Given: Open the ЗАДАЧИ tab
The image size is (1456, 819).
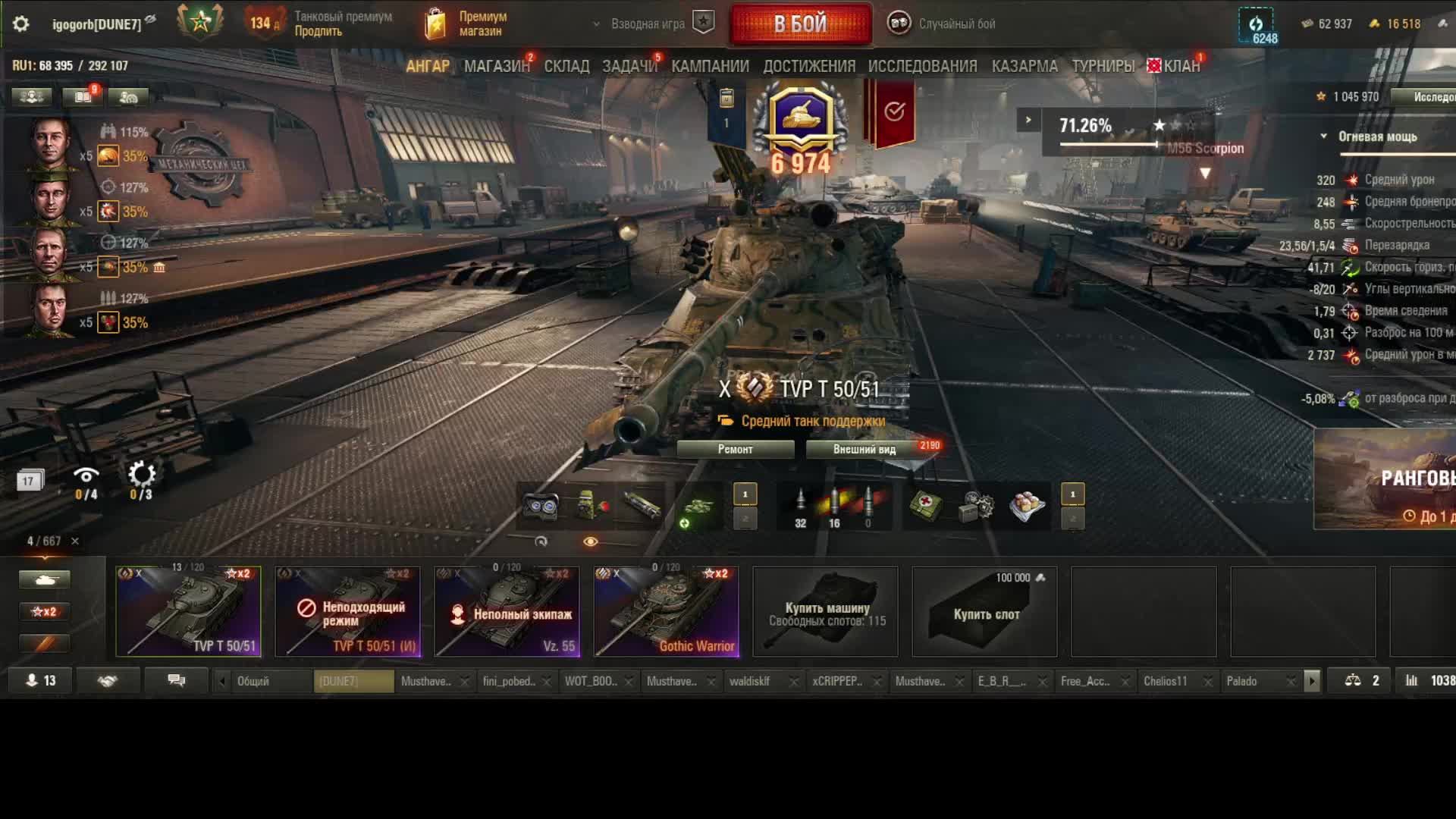Looking at the screenshot, I should pos(629,67).
